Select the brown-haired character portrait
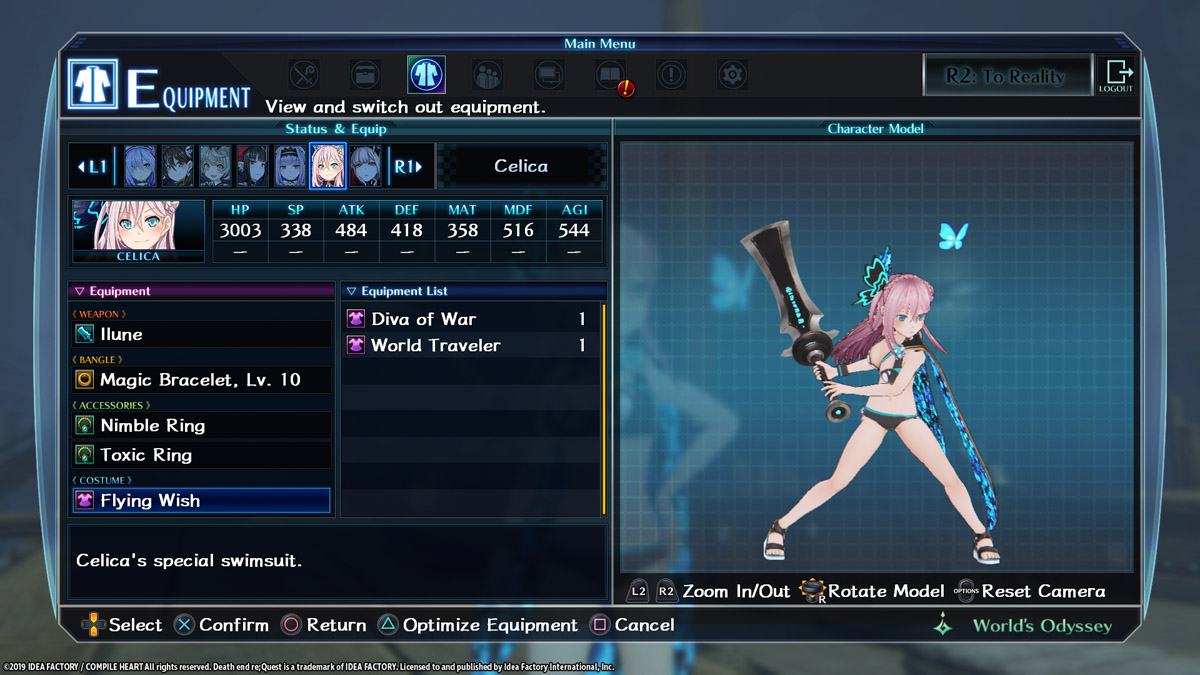Viewport: 1200px width, 675px height. [x=178, y=167]
